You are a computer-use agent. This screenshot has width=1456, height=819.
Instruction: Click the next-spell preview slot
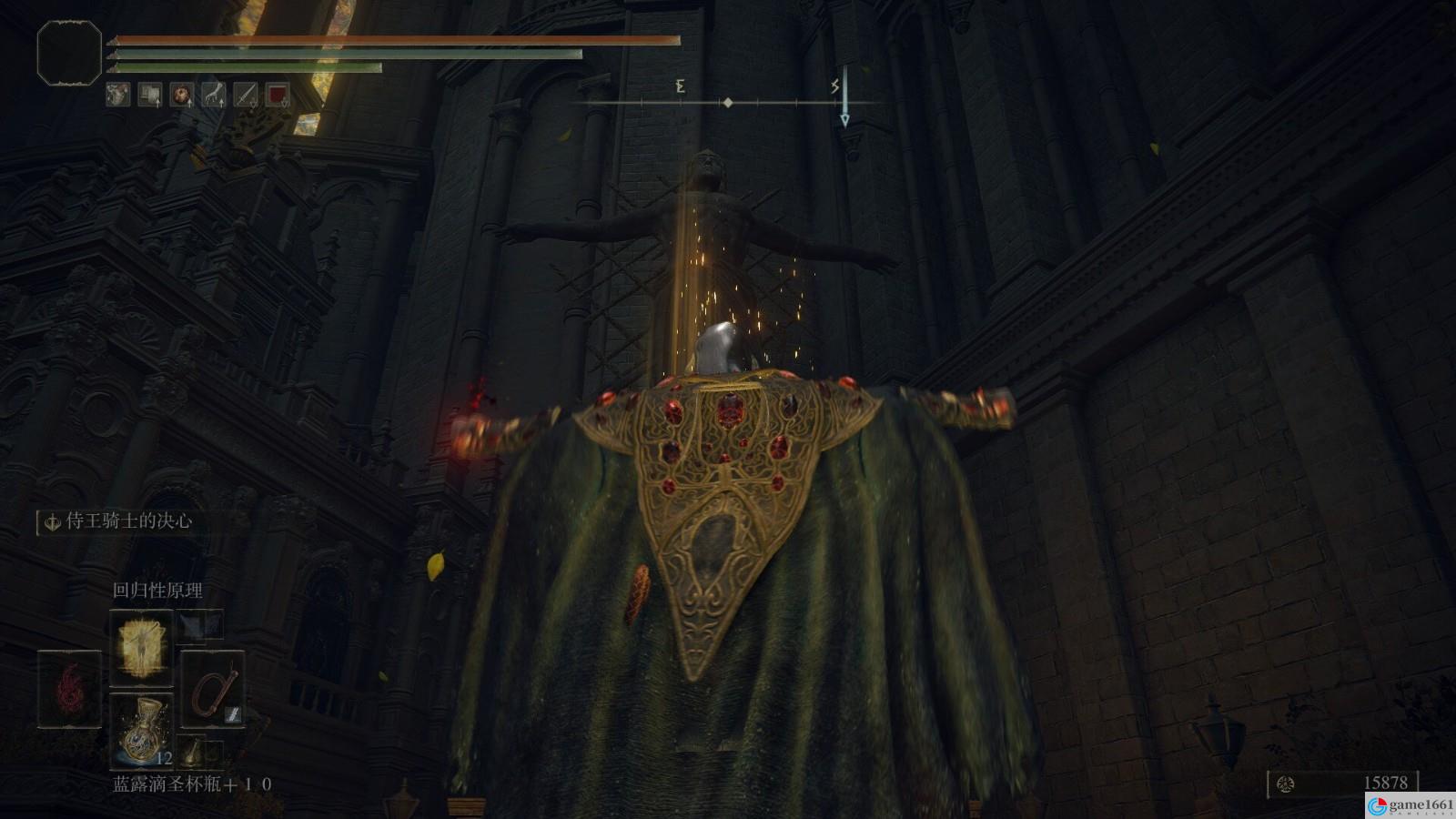(201, 623)
